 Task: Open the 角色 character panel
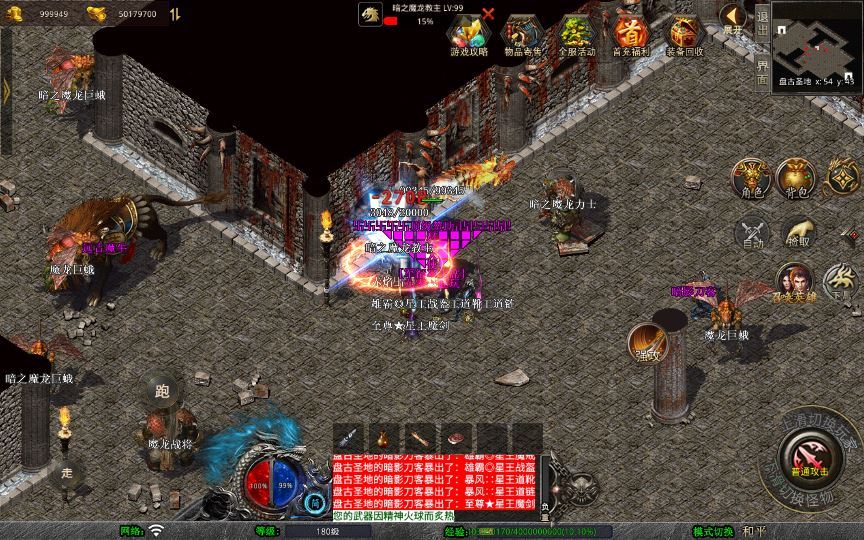pos(750,178)
